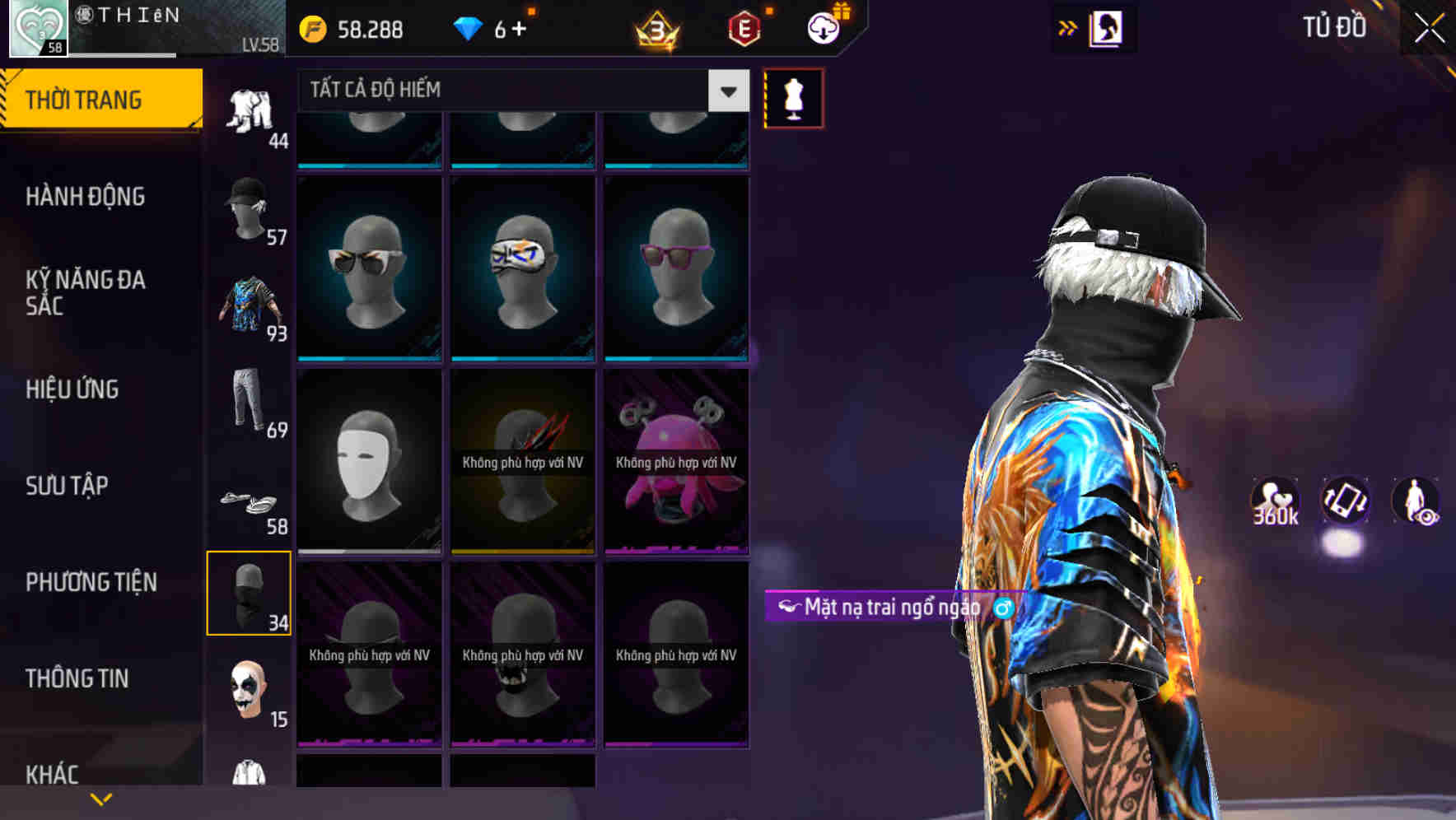
Task: Click the 360k likes heart icon
Action: pos(1273,502)
